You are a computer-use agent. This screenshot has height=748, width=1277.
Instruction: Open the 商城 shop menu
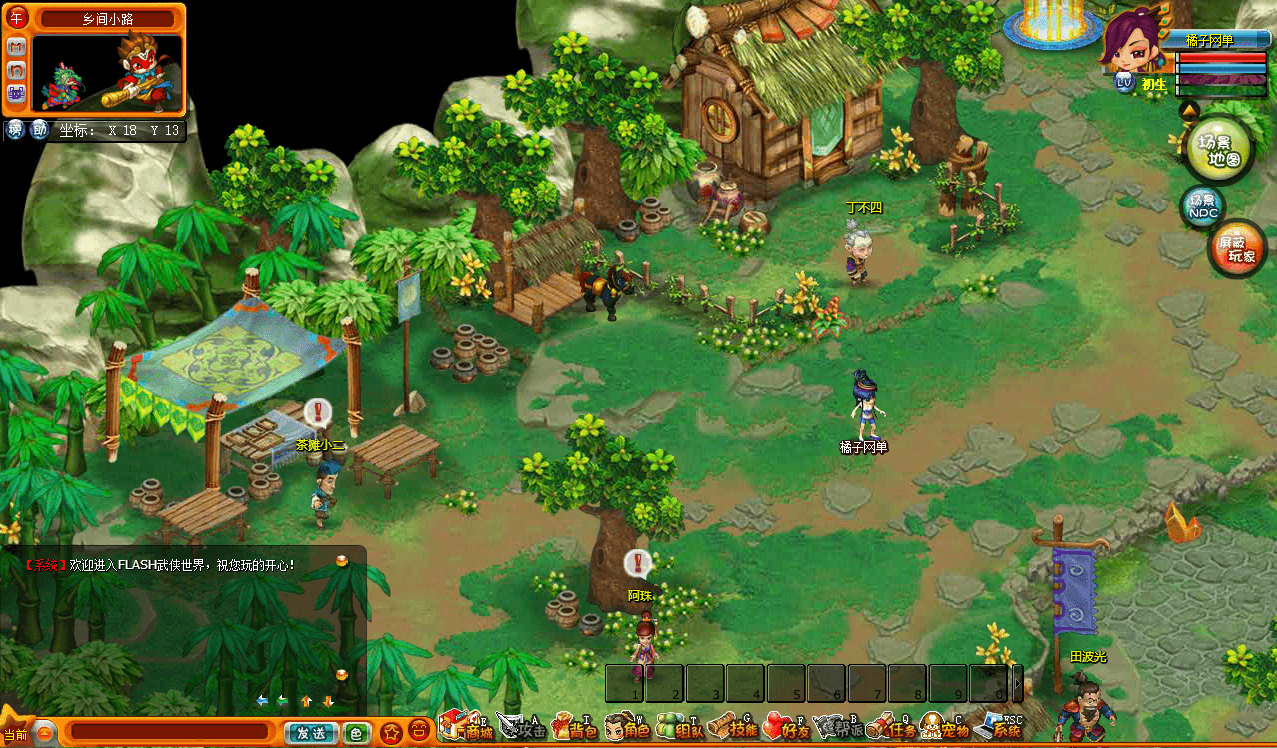coord(467,727)
